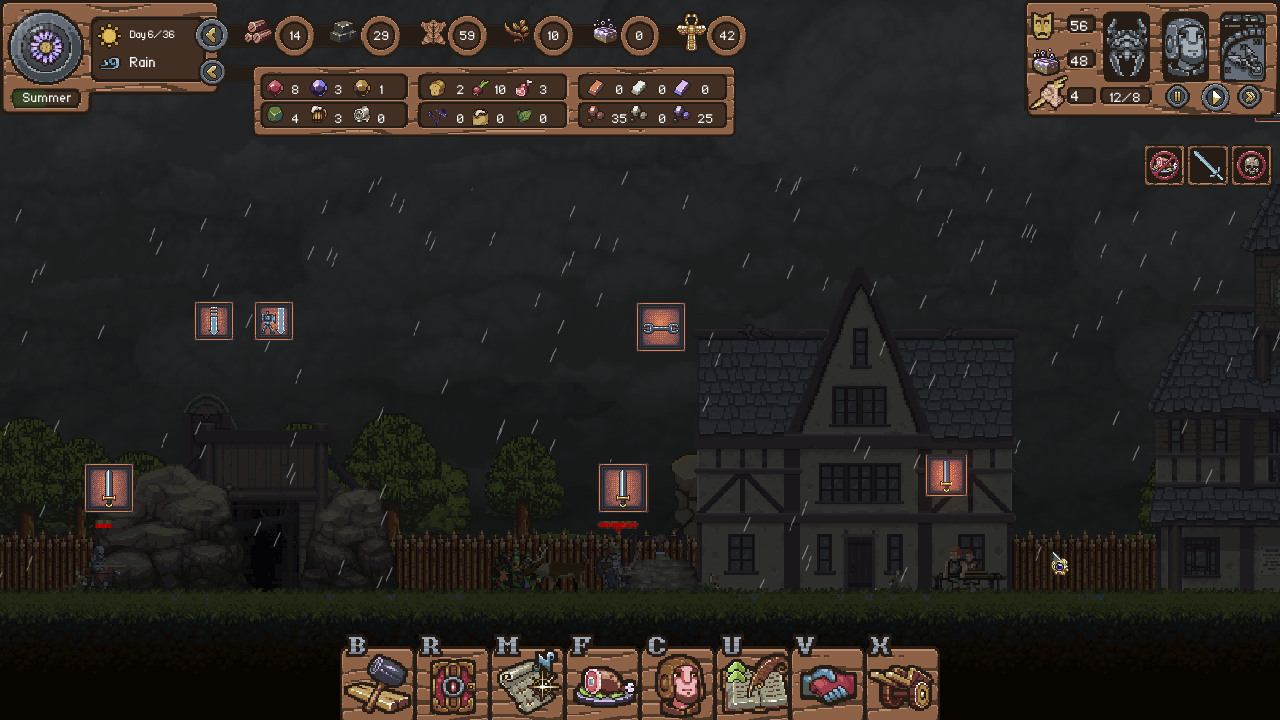This screenshot has width=1280, height=720.
Task: Open the build menu hammer icon
Action: point(378,684)
